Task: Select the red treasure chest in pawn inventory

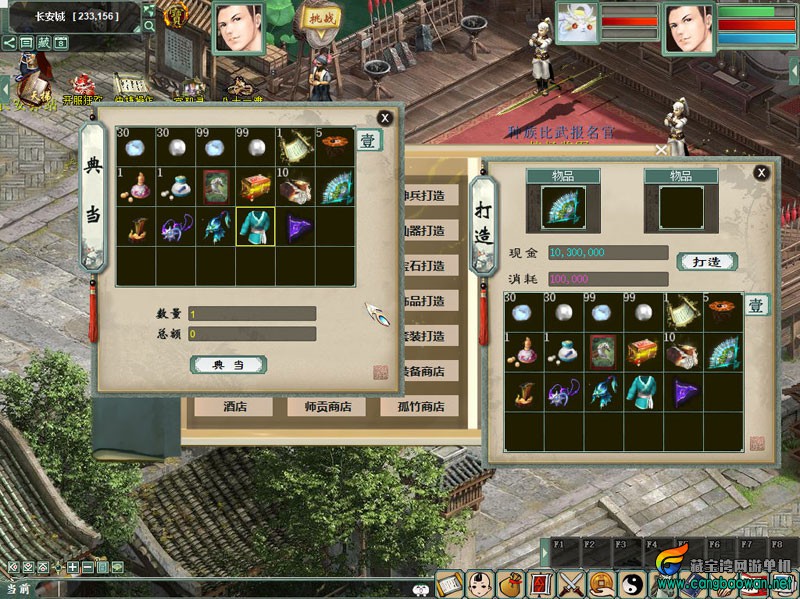Action: point(255,186)
